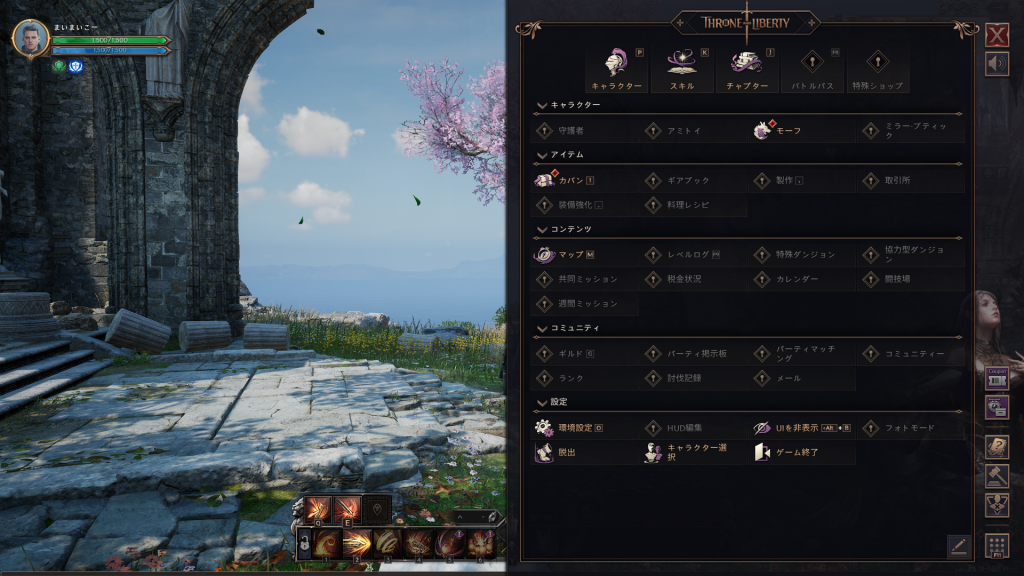Open the 取引所 trading post
The width and height of the screenshot is (1024, 576).
897,180
